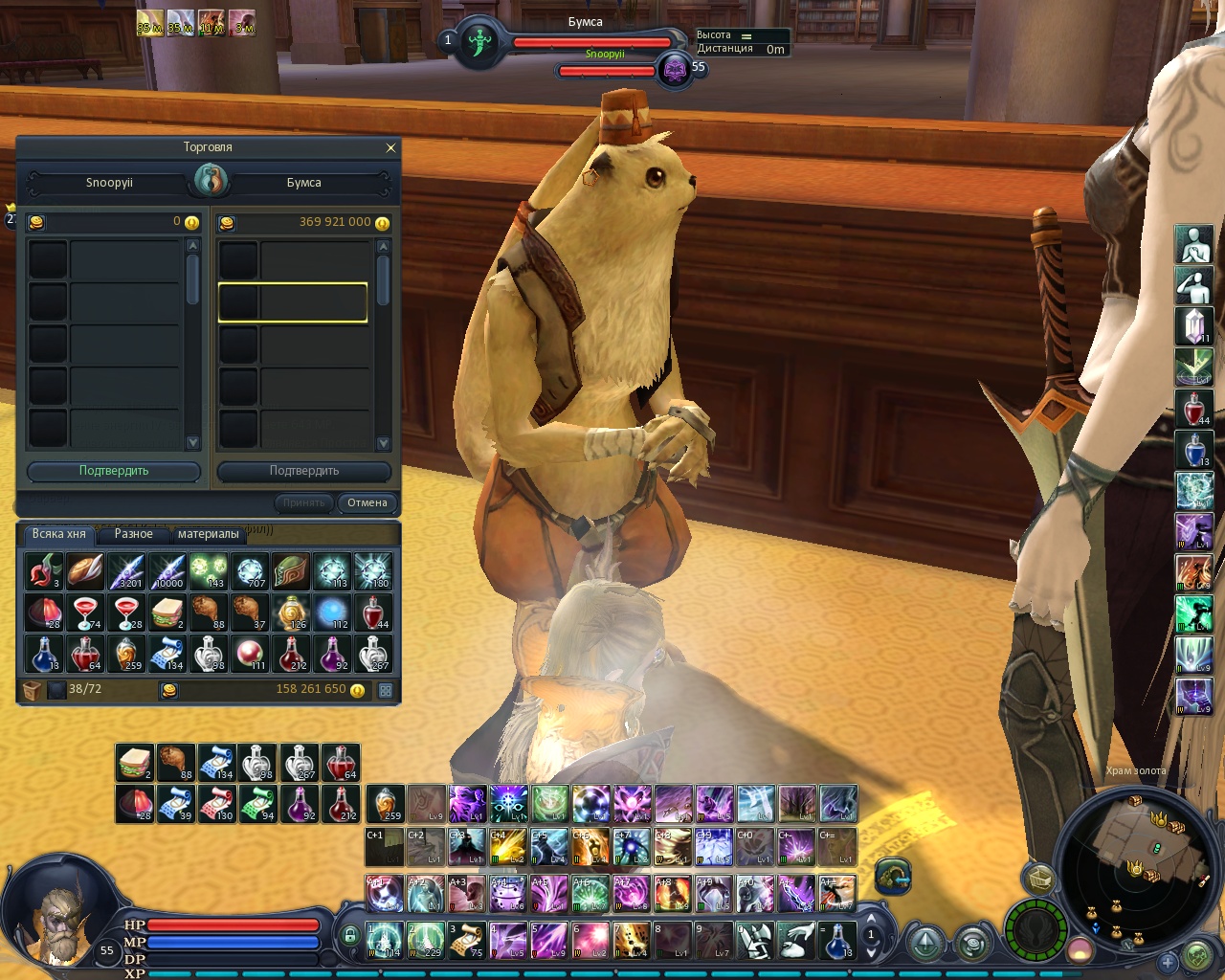
Task: Click the purple potion stack of 92 in inventory
Action: tap(332, 655)
